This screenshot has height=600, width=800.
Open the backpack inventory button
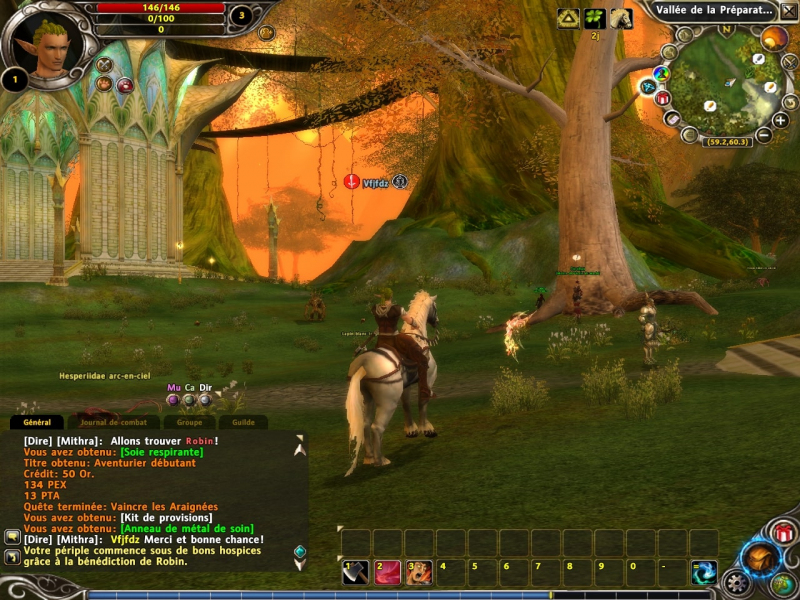759,559
